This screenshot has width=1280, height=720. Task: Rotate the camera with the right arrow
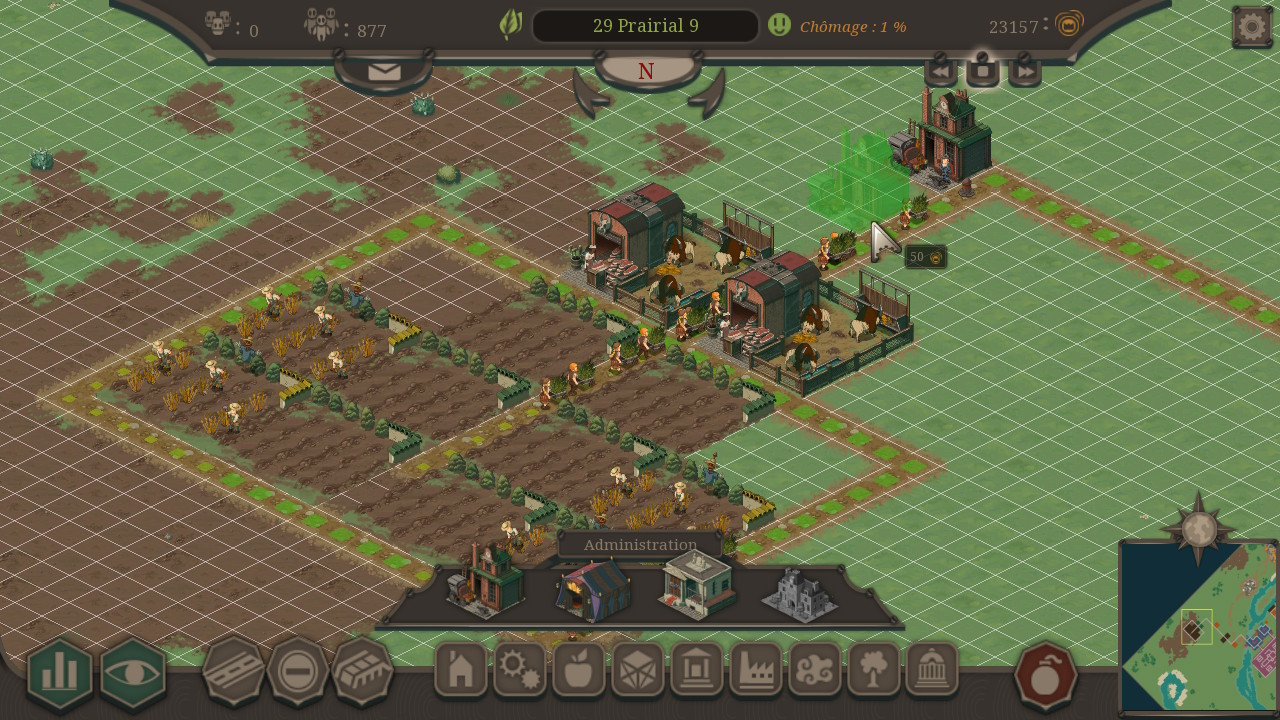(706, 96)
